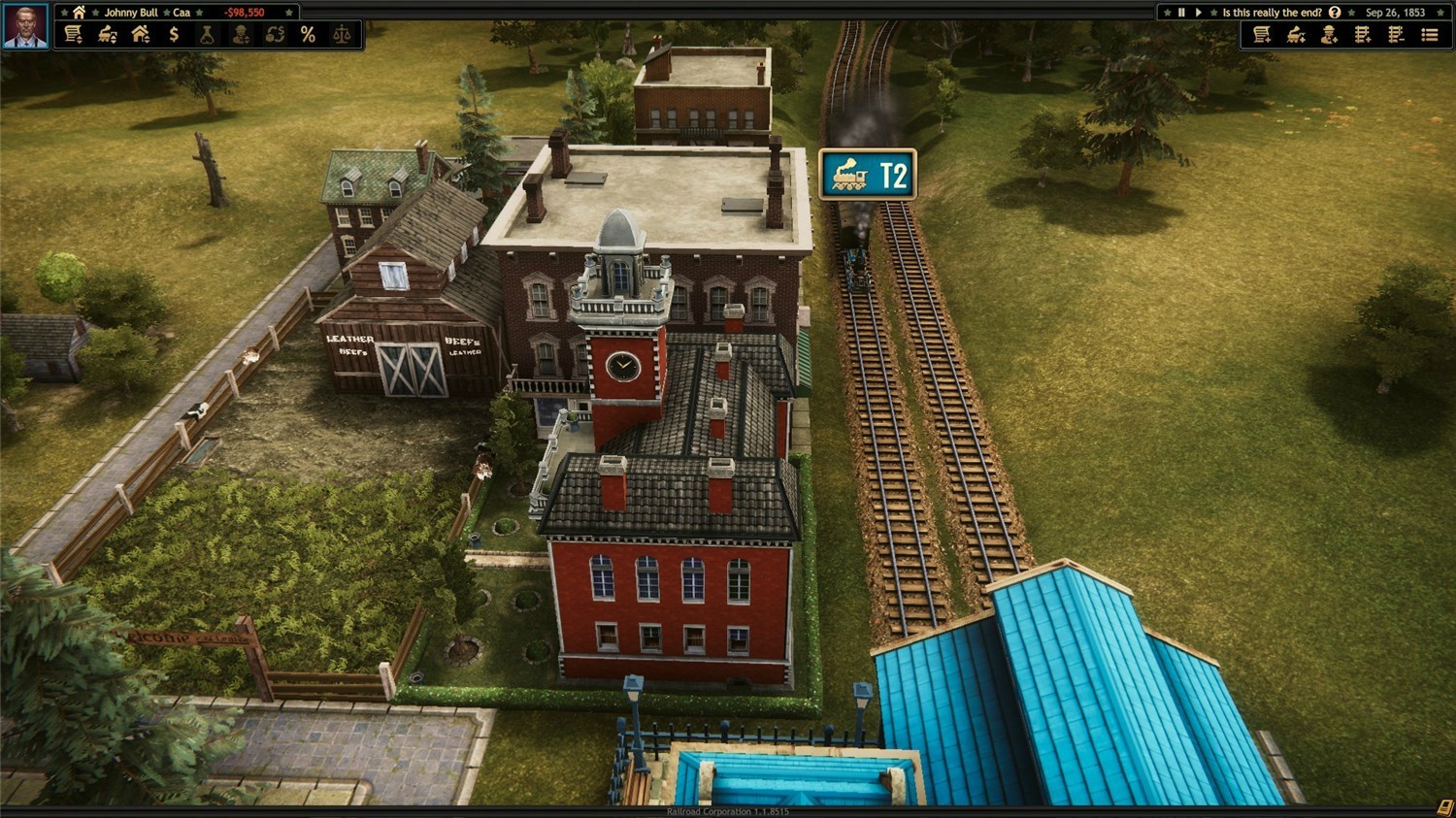Check interest rates via percent icon
This screenshot has height=818, width=1456.
[308, 33]
